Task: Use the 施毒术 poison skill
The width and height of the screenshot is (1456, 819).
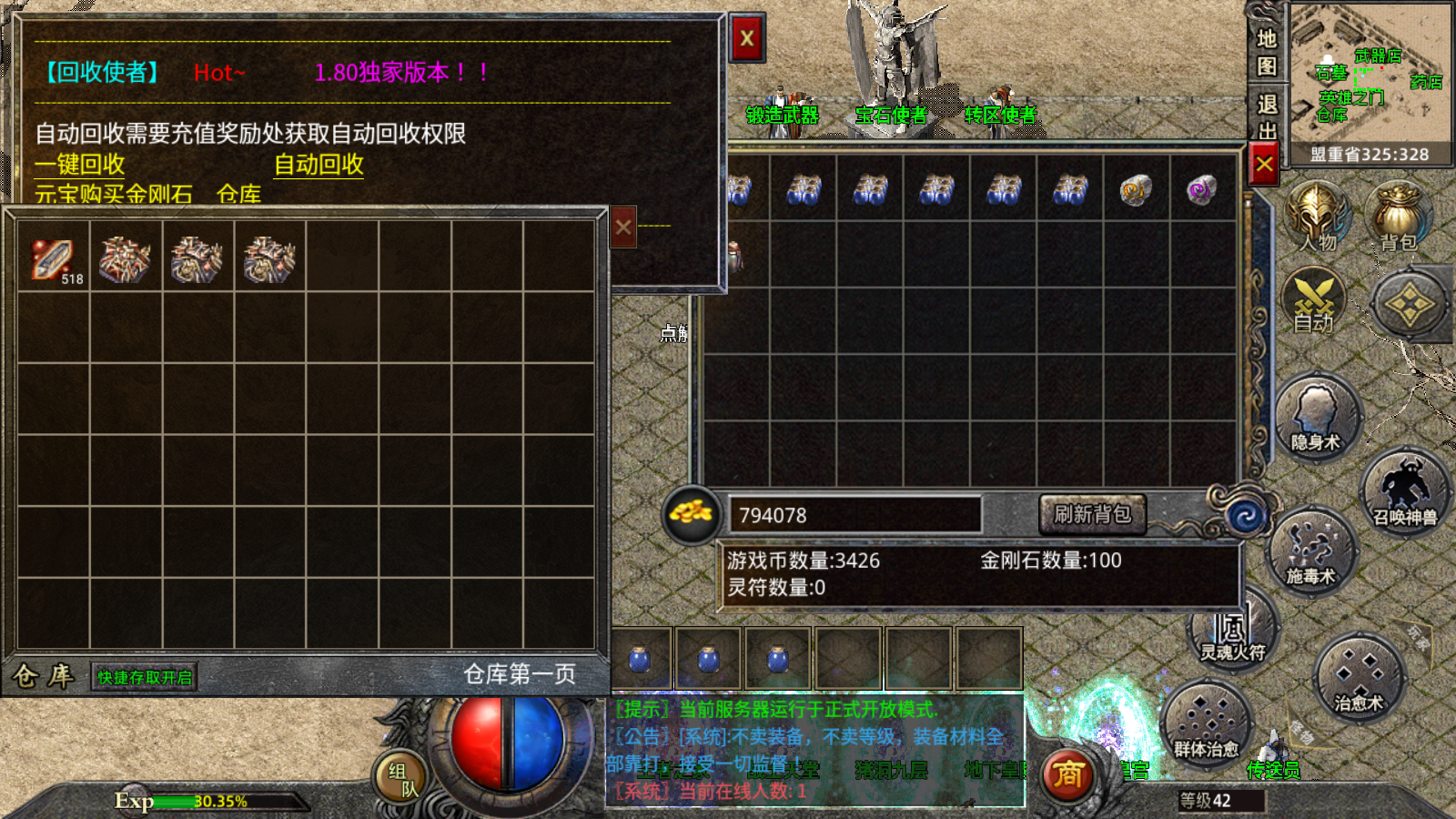Action: click(1310, 552)
